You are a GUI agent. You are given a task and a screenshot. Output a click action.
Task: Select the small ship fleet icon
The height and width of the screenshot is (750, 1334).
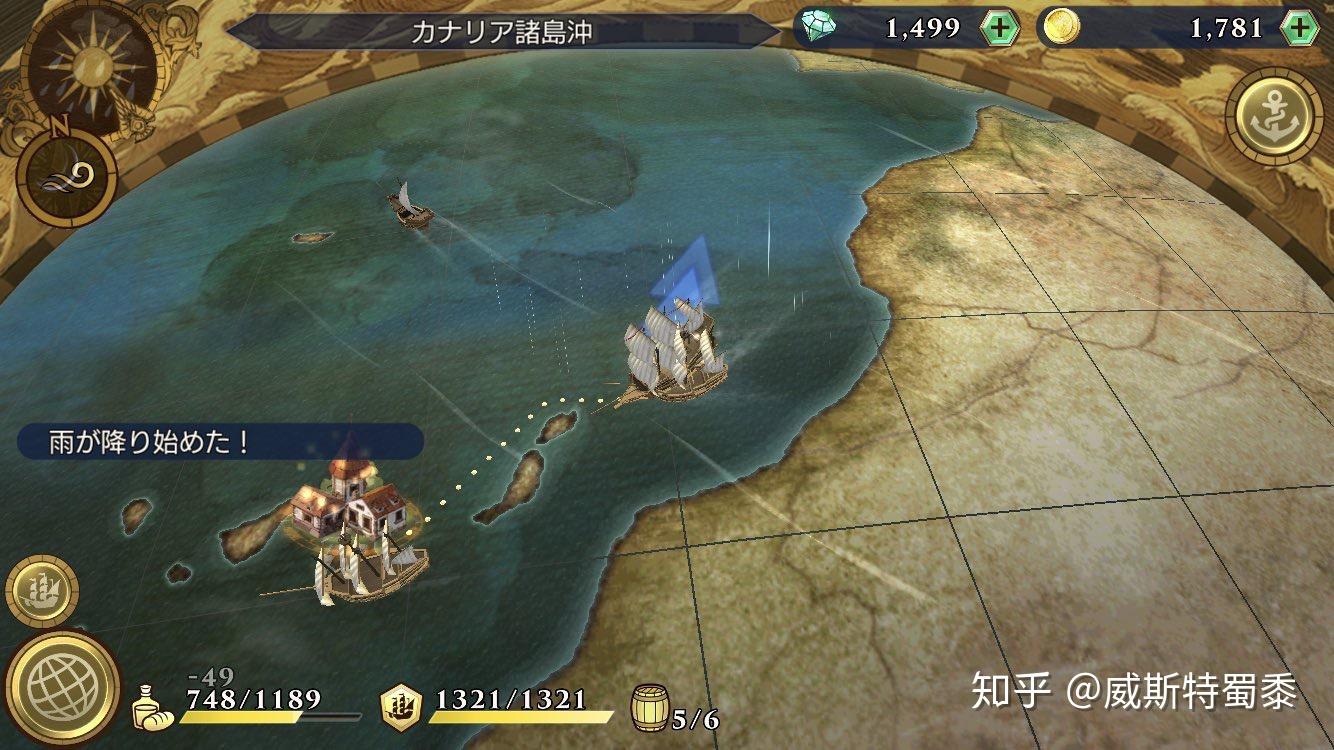[x=41, y=593]
